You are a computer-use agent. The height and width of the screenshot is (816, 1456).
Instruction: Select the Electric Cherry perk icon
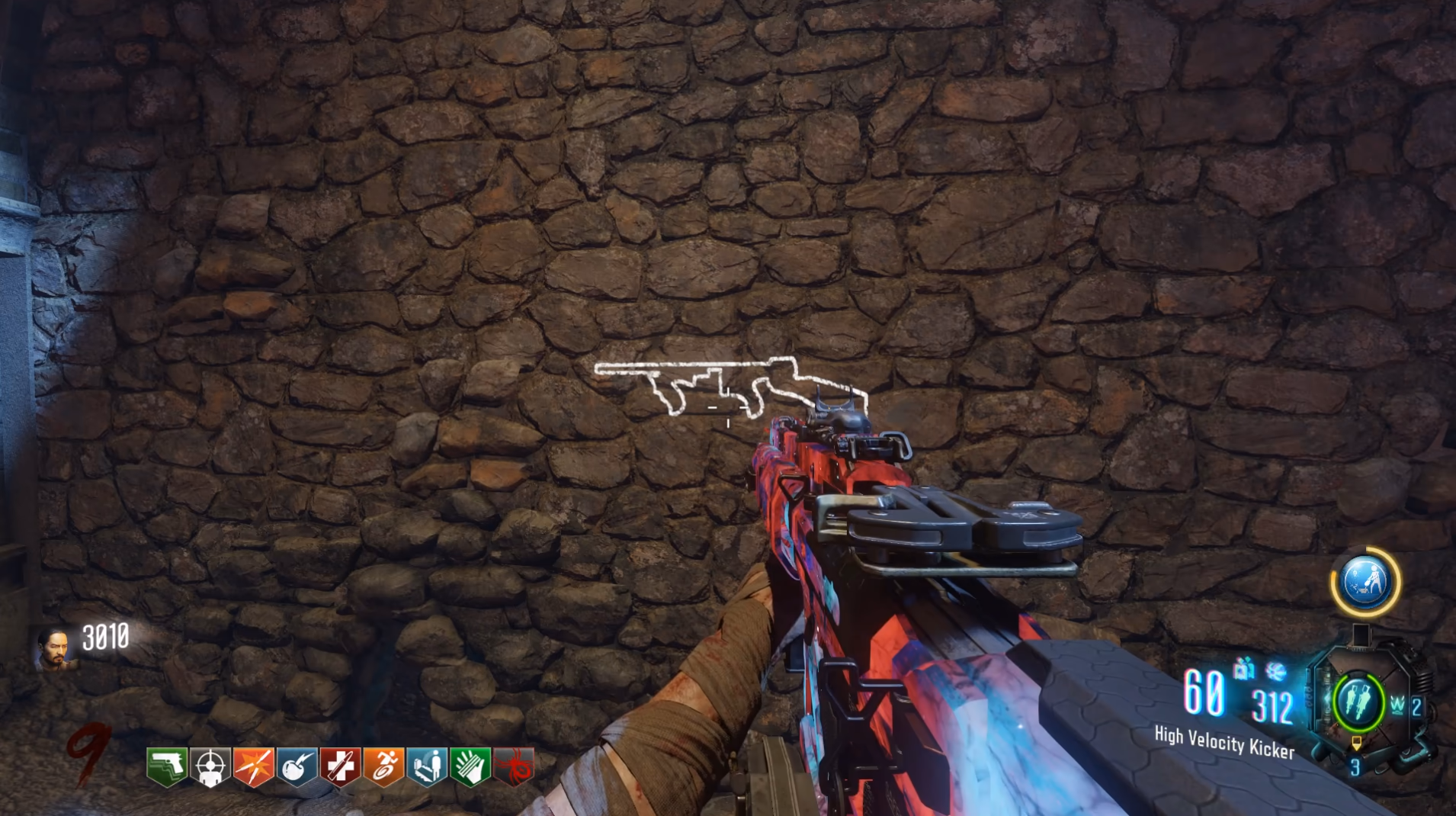[297, 766]
